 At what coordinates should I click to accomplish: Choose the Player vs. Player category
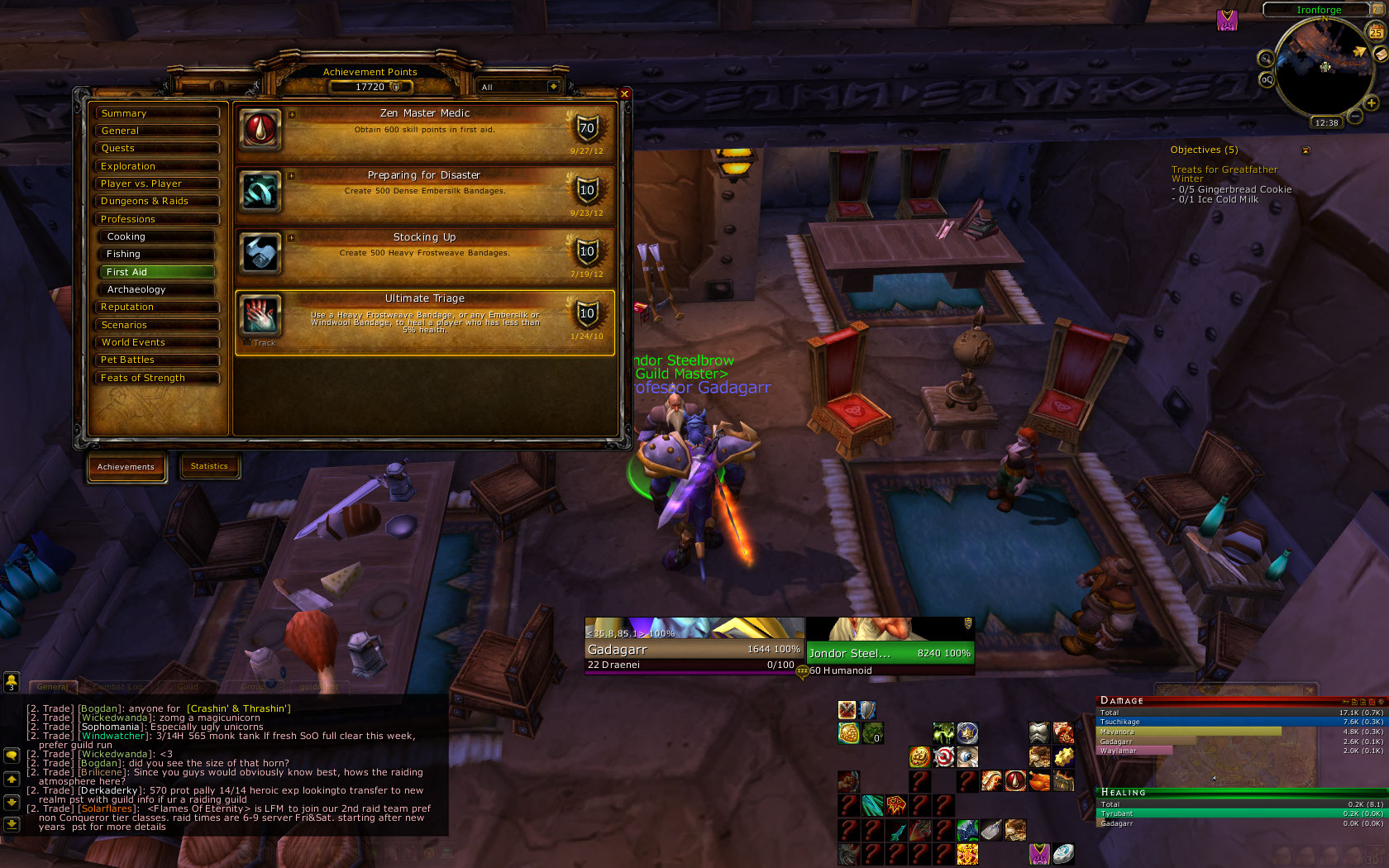pyautogui.click(x=157, y=184)
